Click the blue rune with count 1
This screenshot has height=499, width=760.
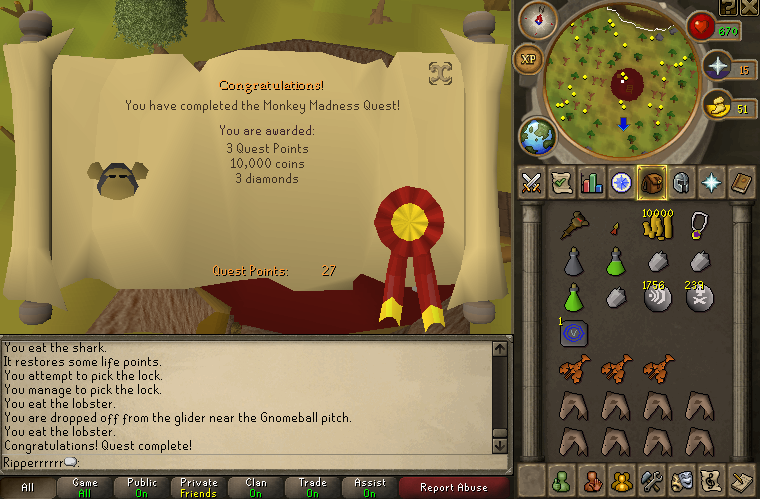573,333
